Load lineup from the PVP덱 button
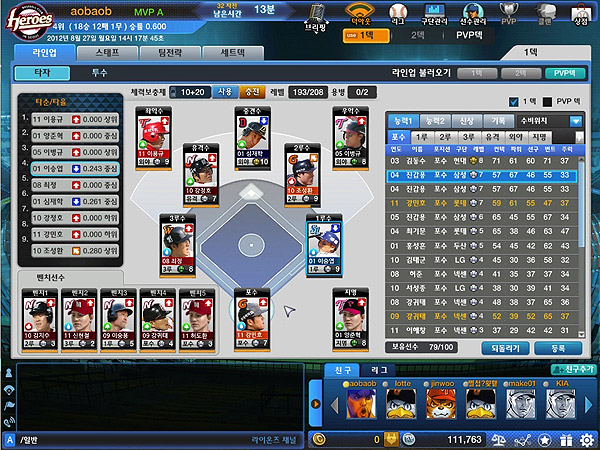600x450 pixels. pyautogui.click(x=563, y=73)
